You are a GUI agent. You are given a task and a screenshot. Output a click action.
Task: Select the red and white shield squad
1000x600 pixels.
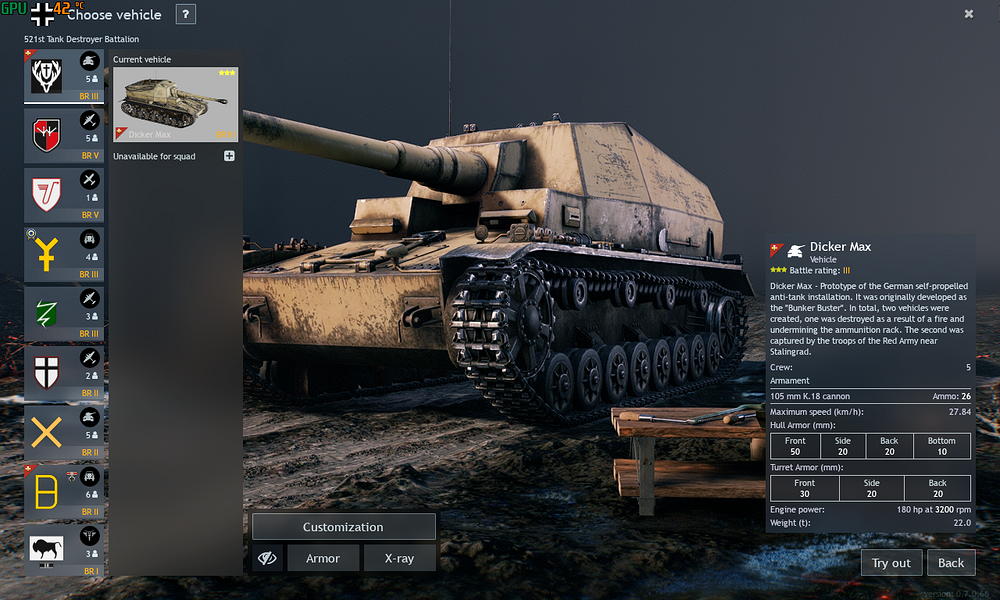[x=64, y=194]
